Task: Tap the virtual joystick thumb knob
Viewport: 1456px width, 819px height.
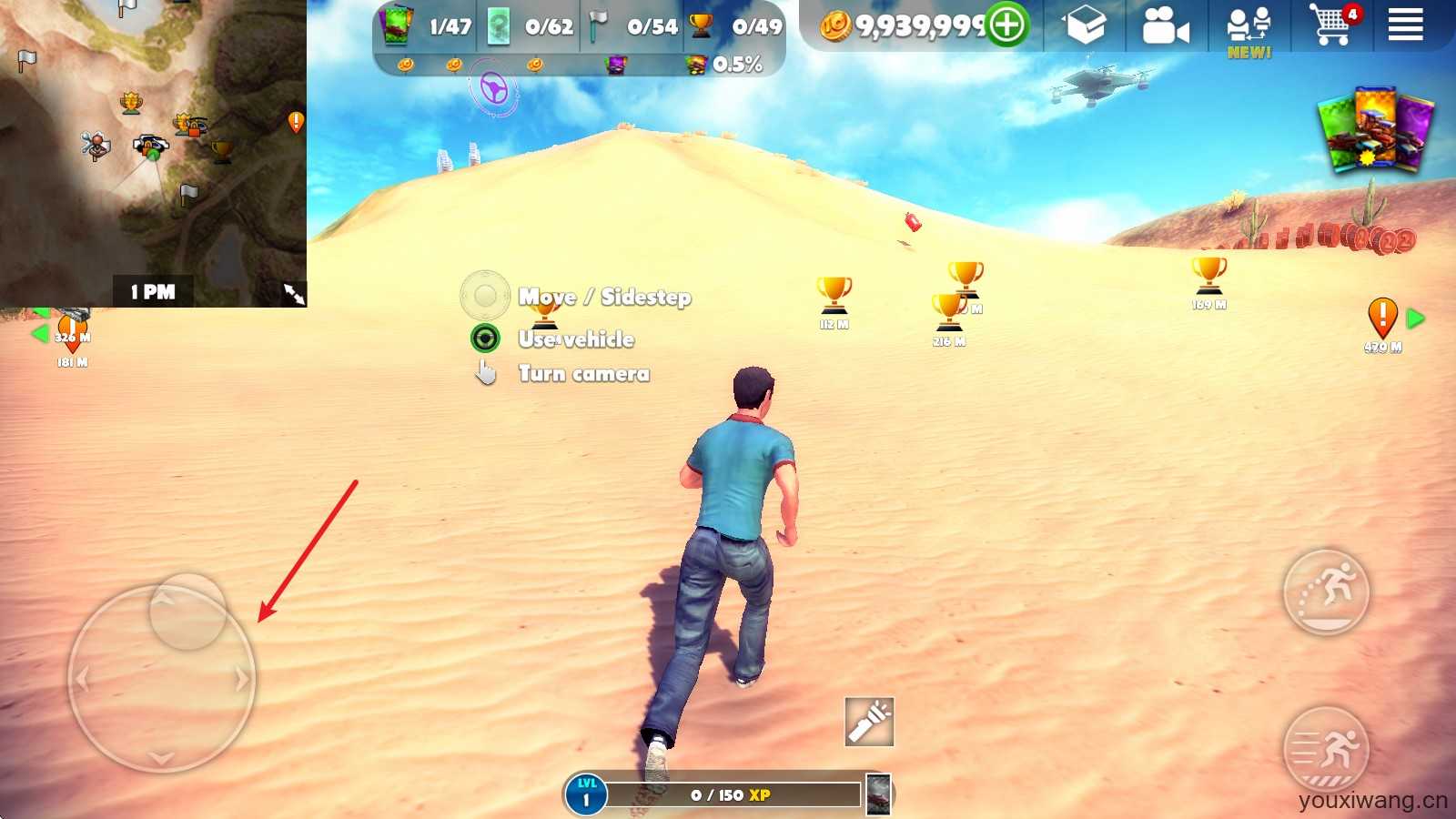Action: pos(187,612)
